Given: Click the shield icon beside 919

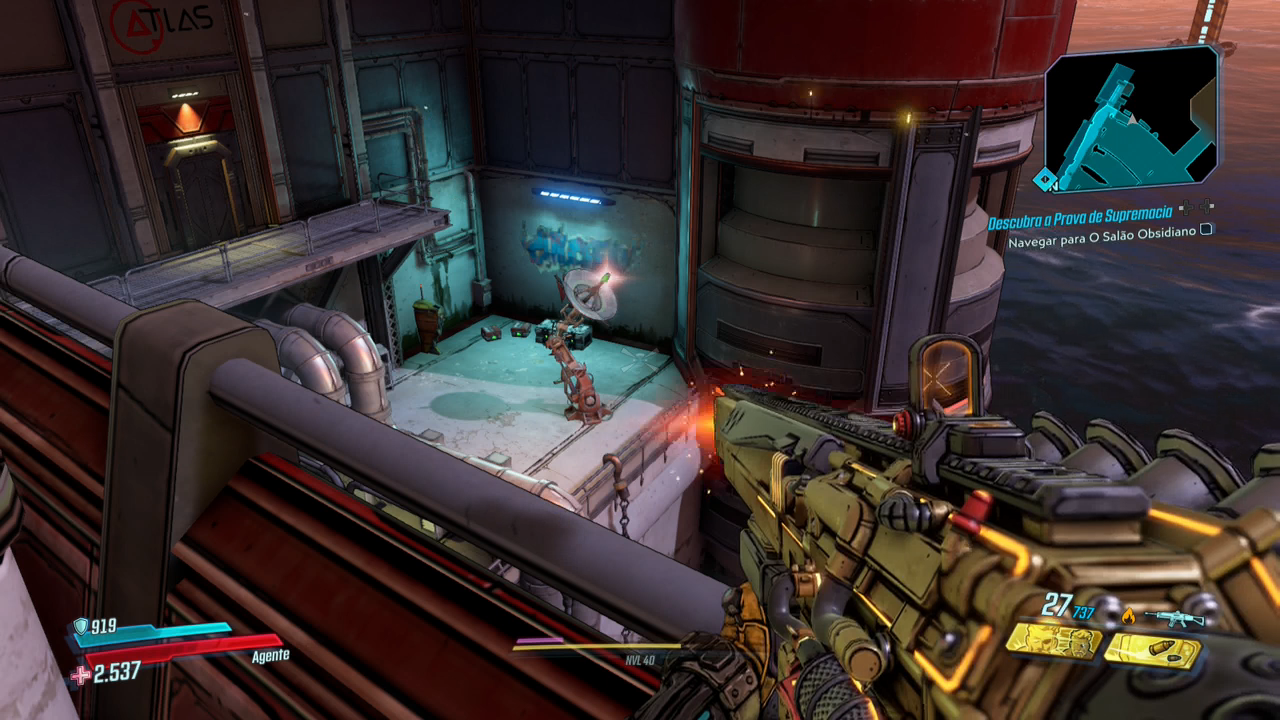Looking at the screenshot, I should tap(80, 627).
